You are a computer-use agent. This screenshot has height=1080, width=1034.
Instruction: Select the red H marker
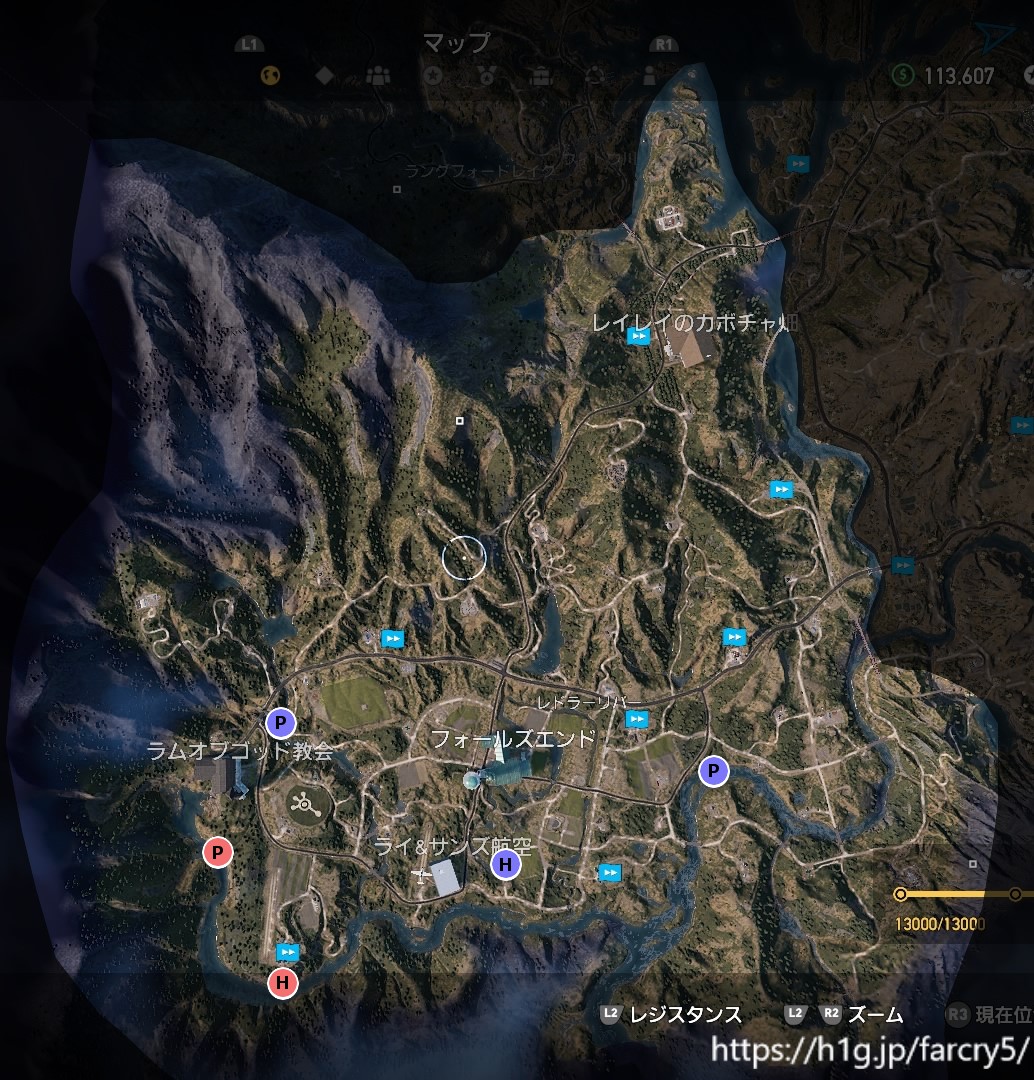point(283,983)
